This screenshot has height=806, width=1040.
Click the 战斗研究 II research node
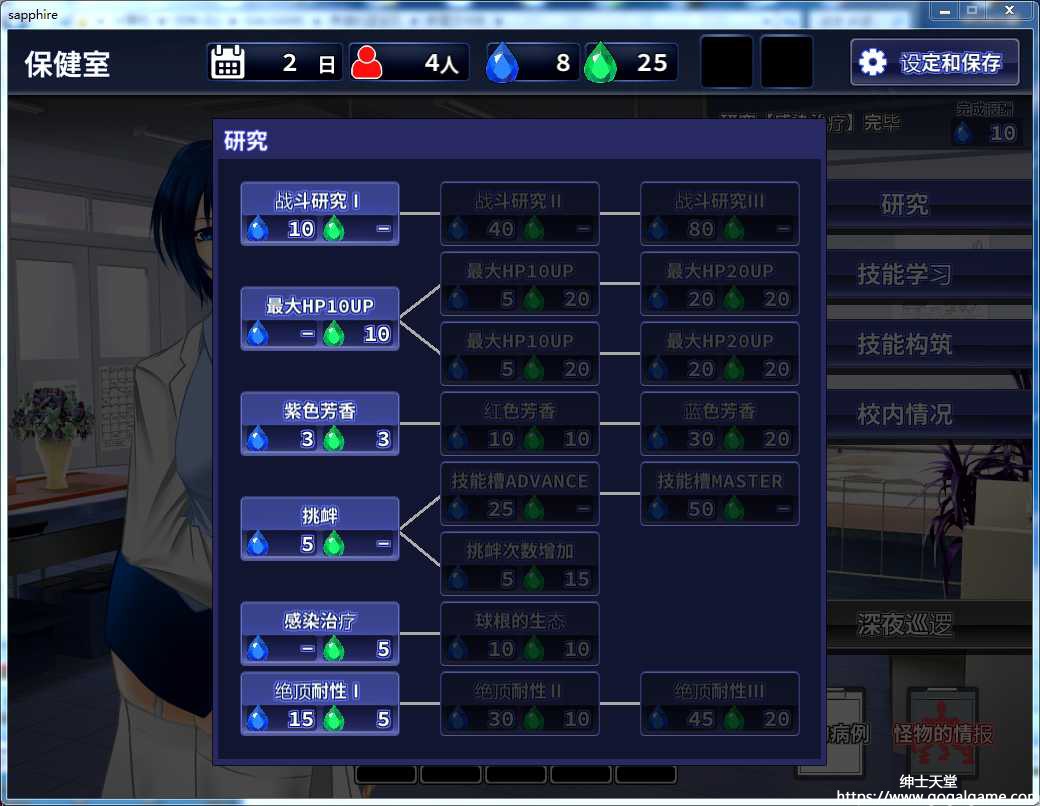pyautogui.click(x=520, y=214)
